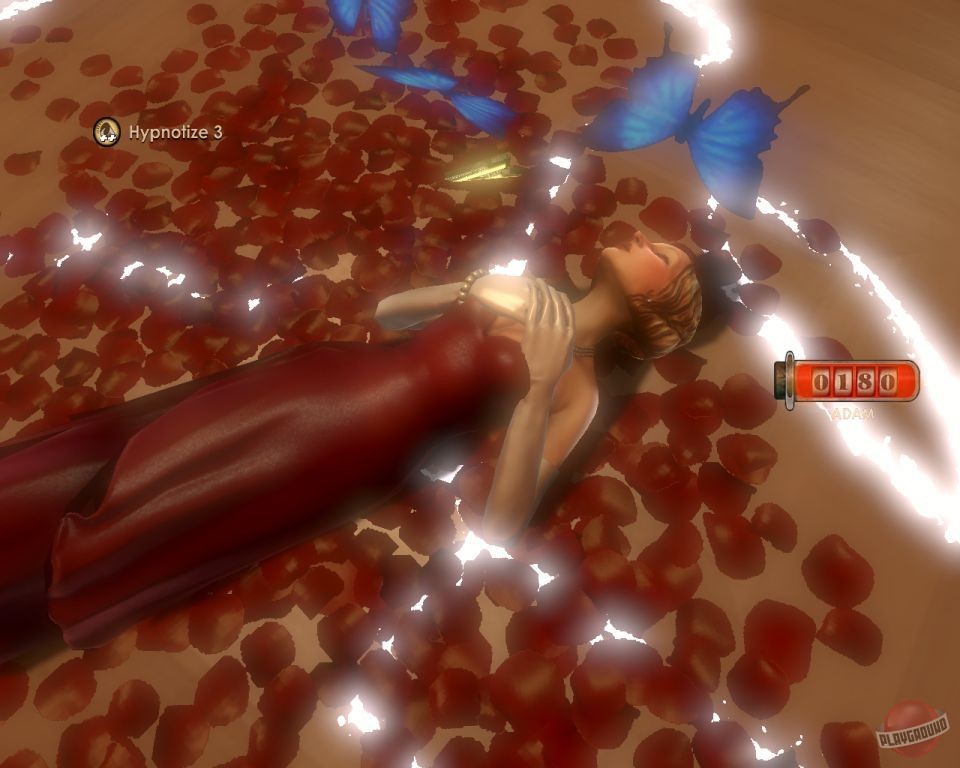The width and height of the screenshot is (960, 768).
Task: Select the Hypnotize 3 plasmid icon
Action: (x=107, y=131)
